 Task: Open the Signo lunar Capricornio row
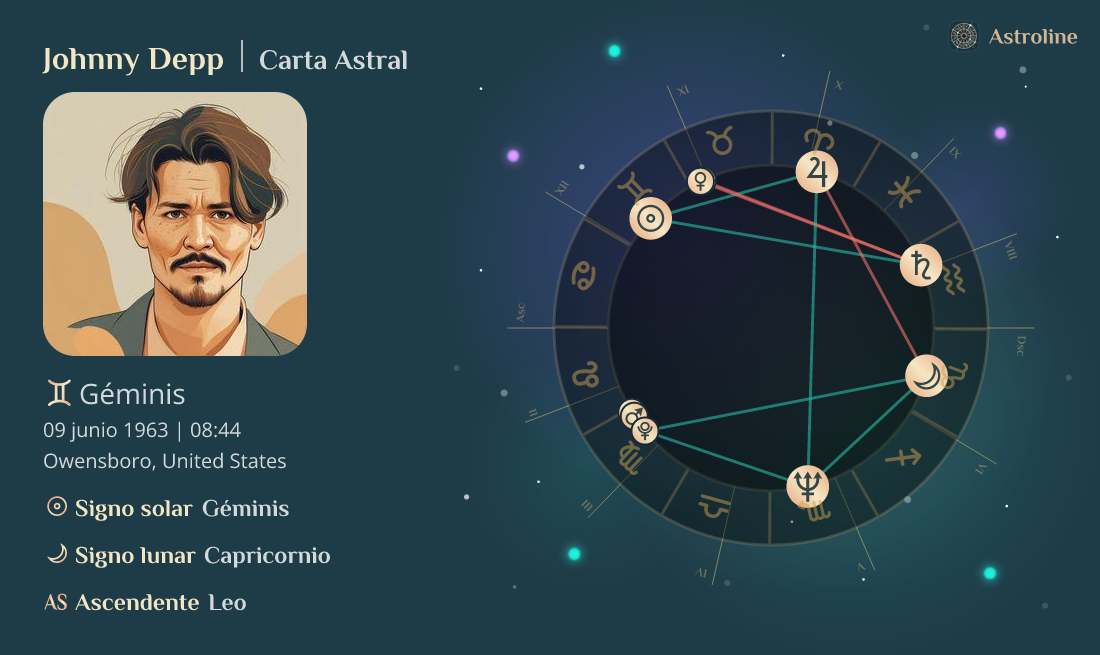tap(188, 555)
